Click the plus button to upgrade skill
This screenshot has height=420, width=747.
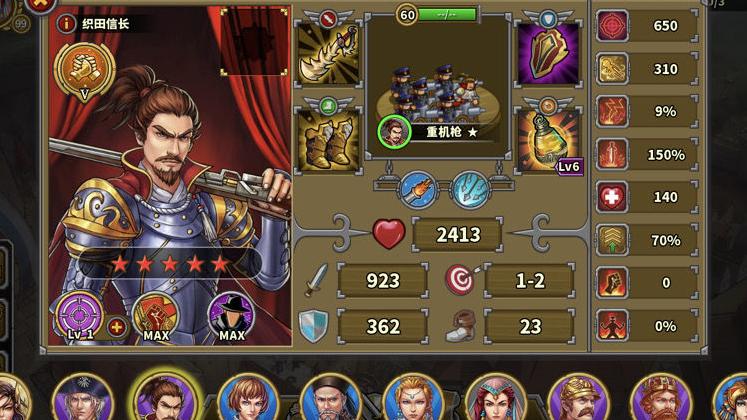coord(117,326)
